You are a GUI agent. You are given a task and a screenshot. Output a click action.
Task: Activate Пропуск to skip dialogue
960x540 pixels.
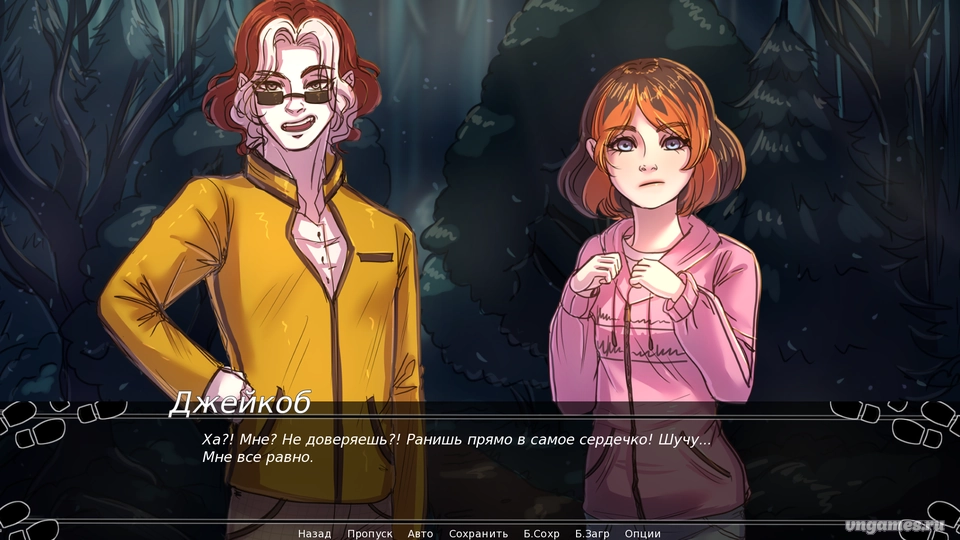370,533
